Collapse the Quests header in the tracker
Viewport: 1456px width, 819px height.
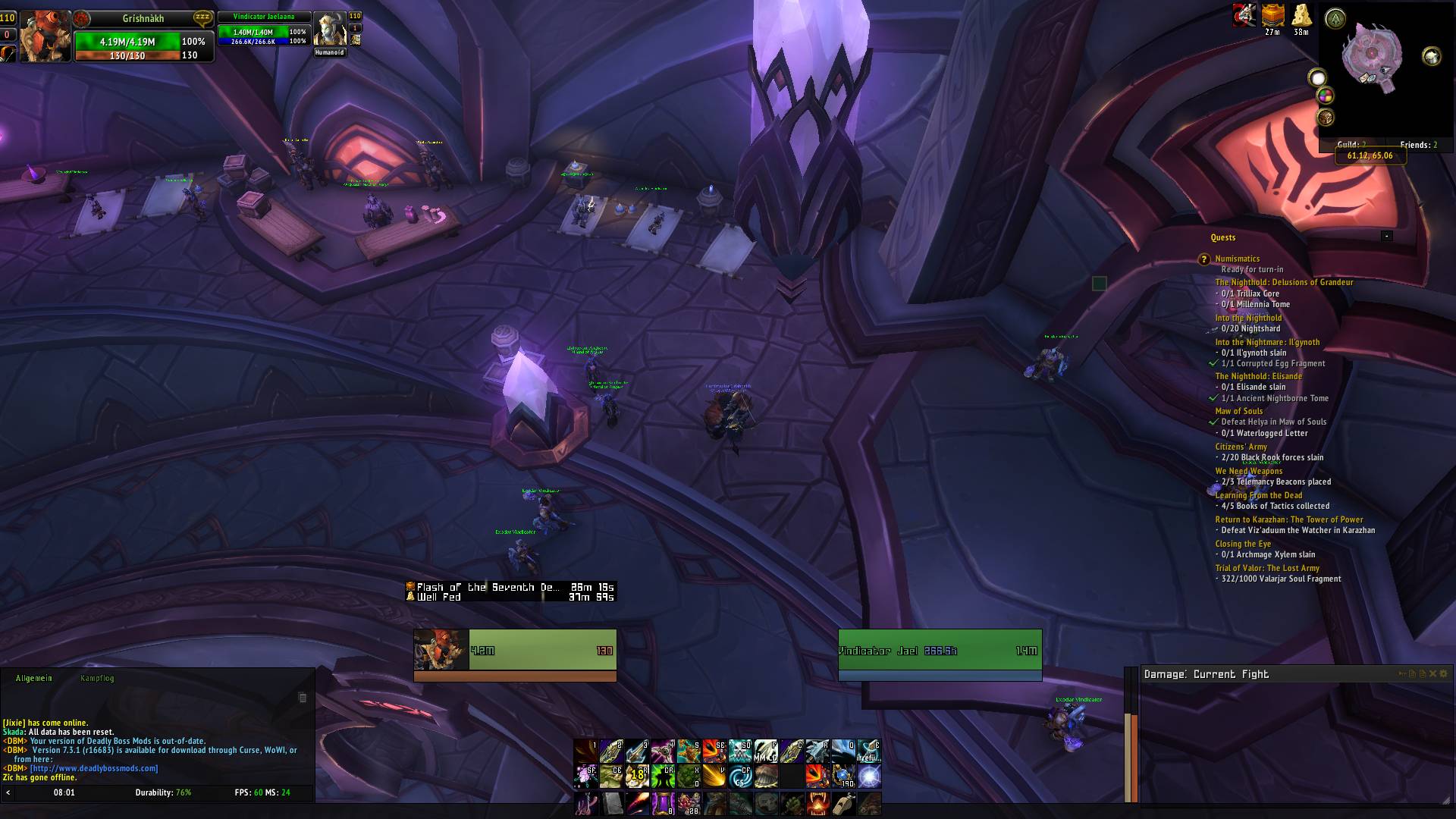[x=1223, y=237]
